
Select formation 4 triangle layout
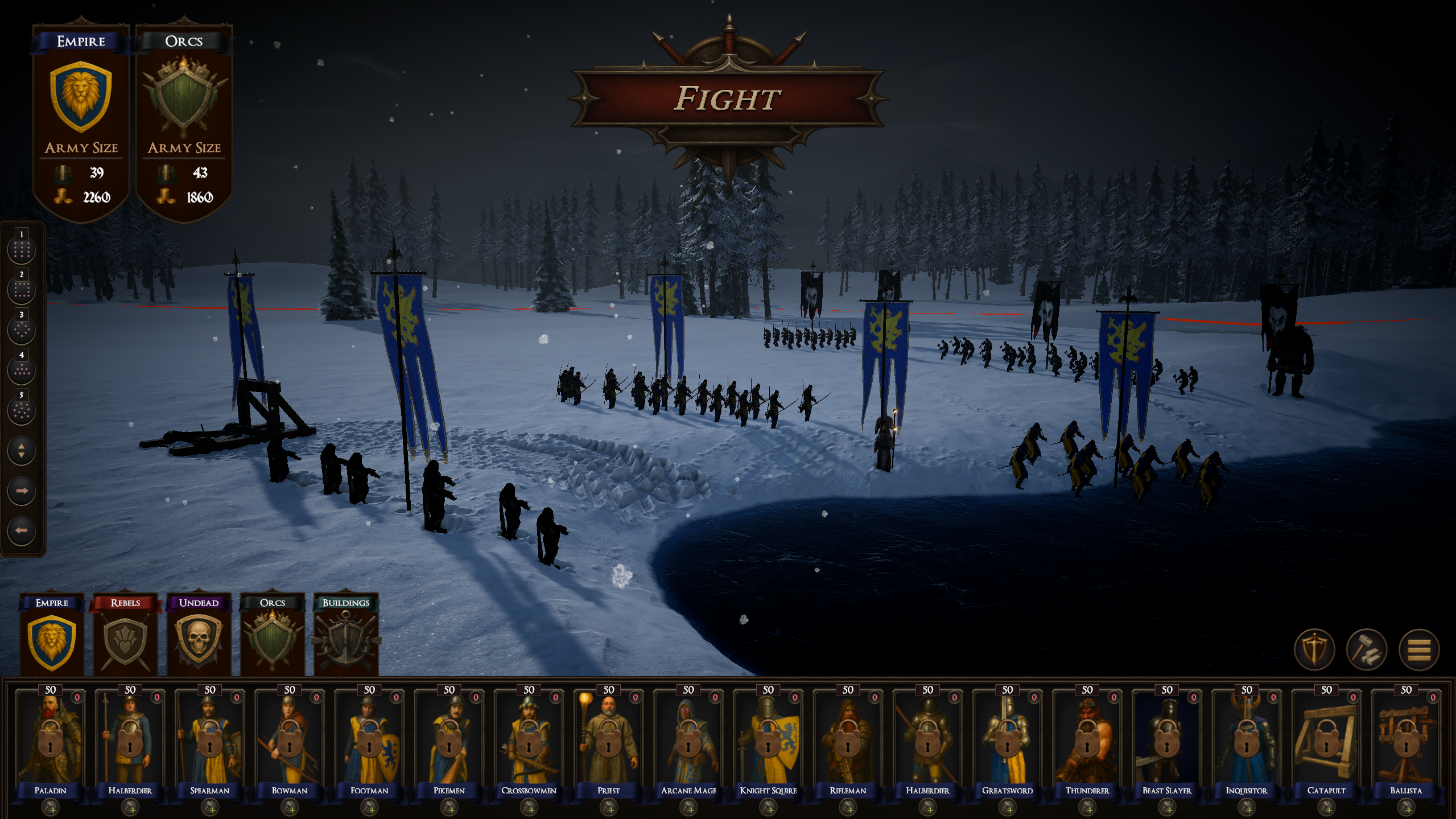(x=22, y=369)
